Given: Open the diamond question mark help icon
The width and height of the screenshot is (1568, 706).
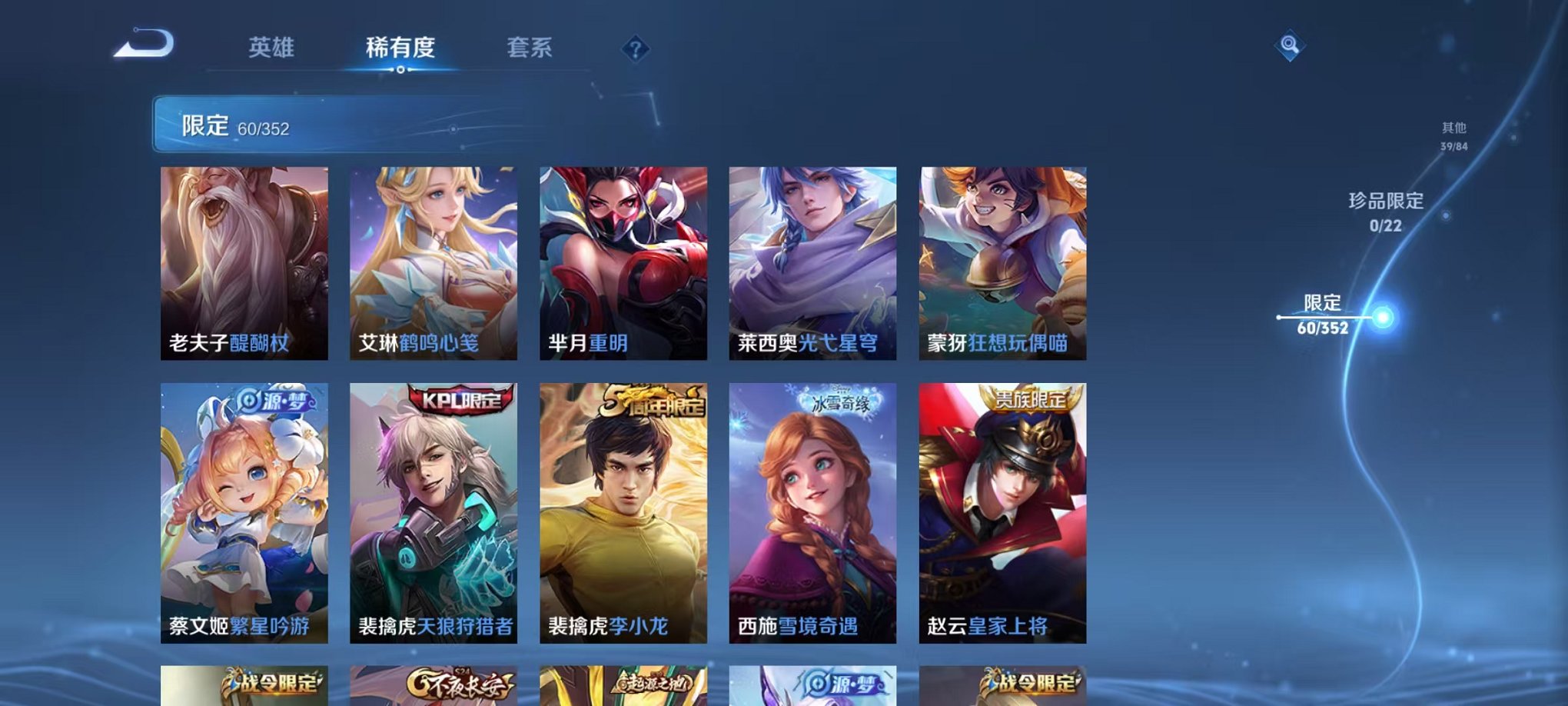Looking at the screenshot, I should coord(635,50).
